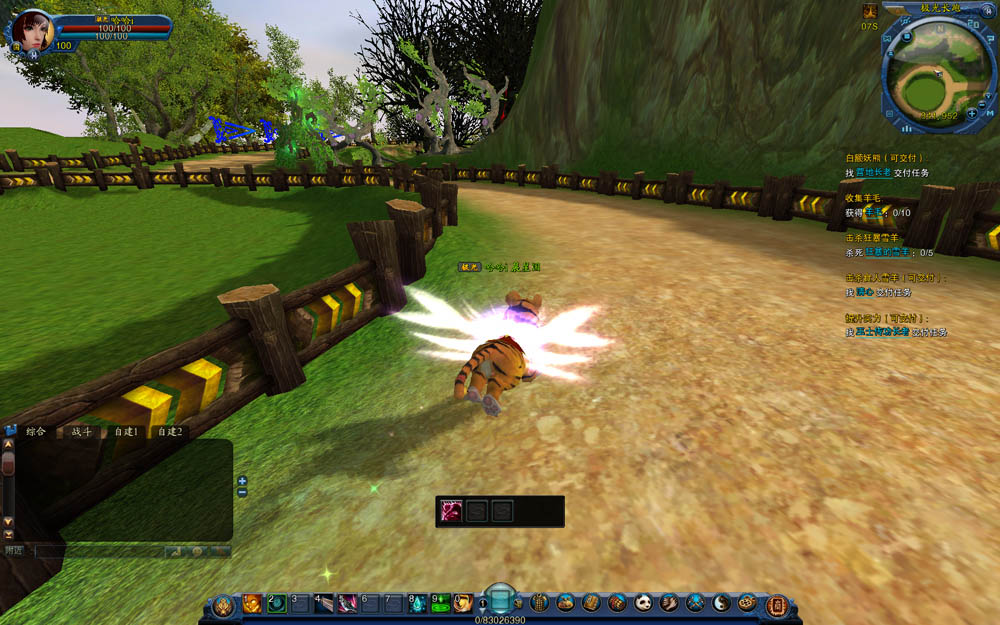Screen dimensions: 1000x625
Task: Open the yin-yang icon menu
Action: click(721, 603)
